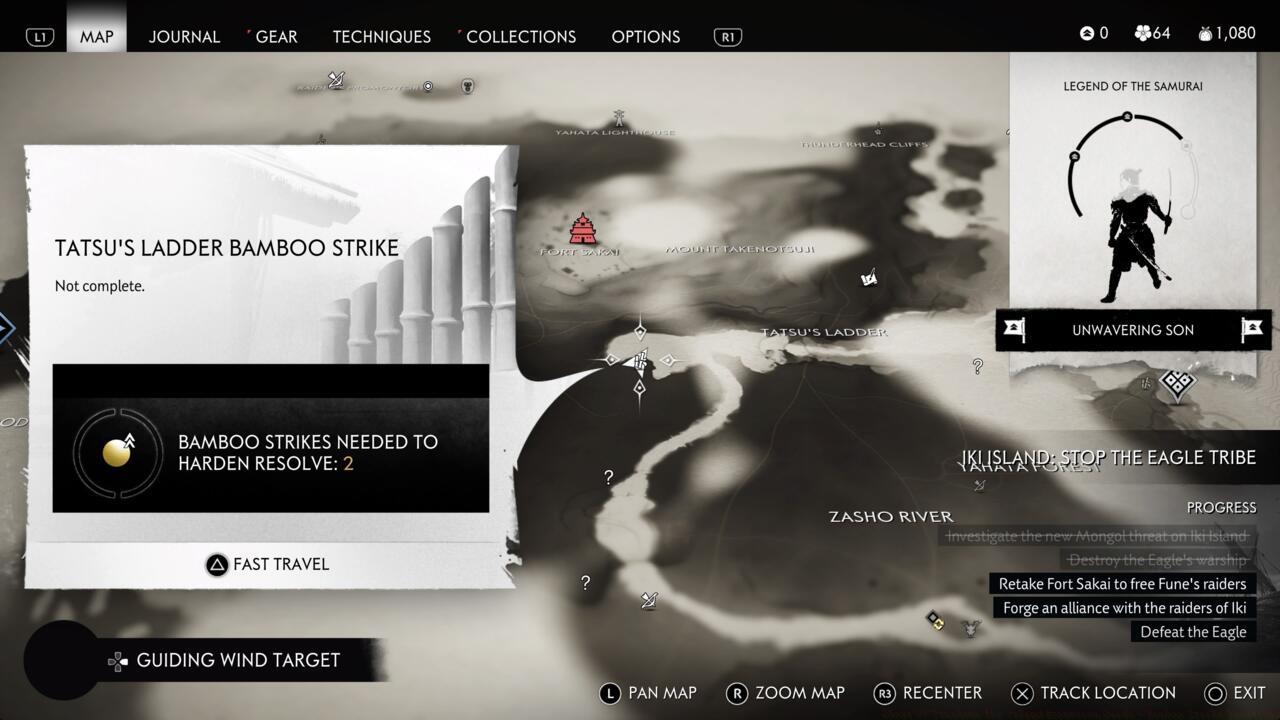The width and height of the screenshot is (1280, 720).
Task: Select the Yahata Lighthouse map marker
Action: 618,119
